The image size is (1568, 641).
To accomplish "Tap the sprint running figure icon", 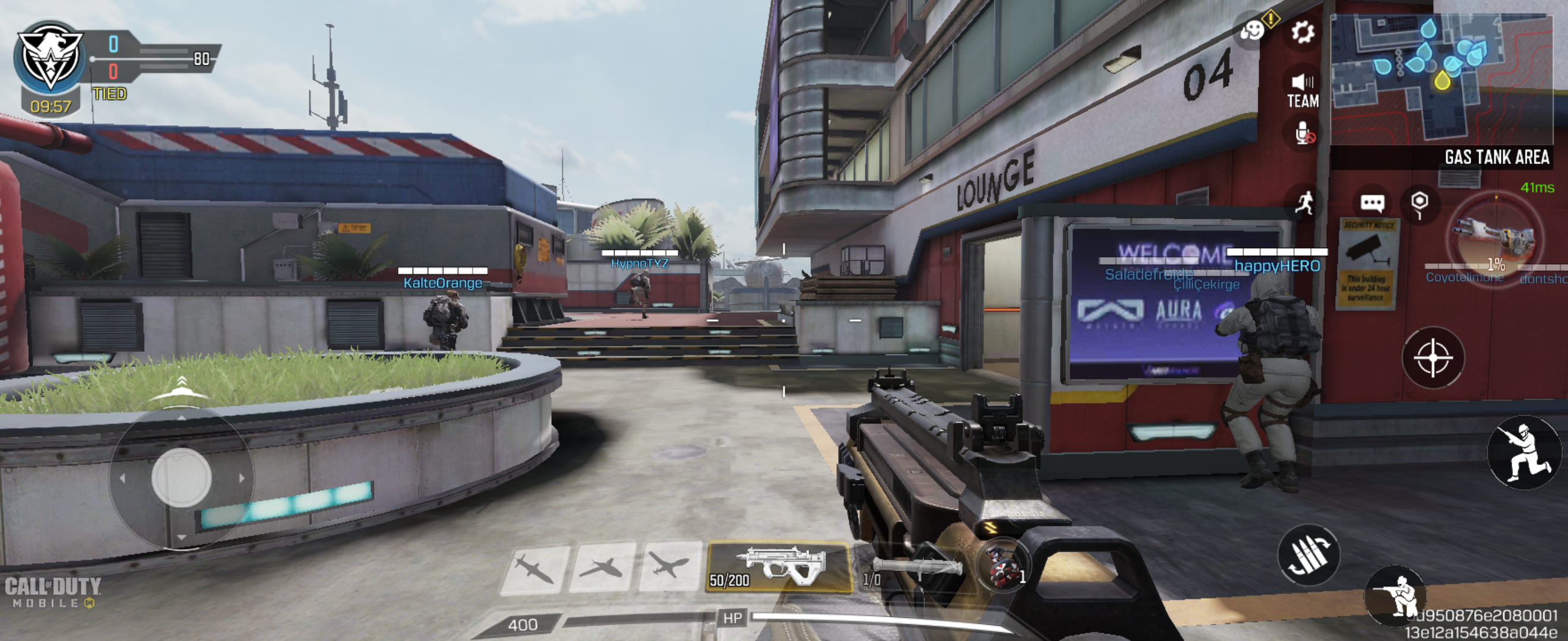I will (x=1303, y=203).
